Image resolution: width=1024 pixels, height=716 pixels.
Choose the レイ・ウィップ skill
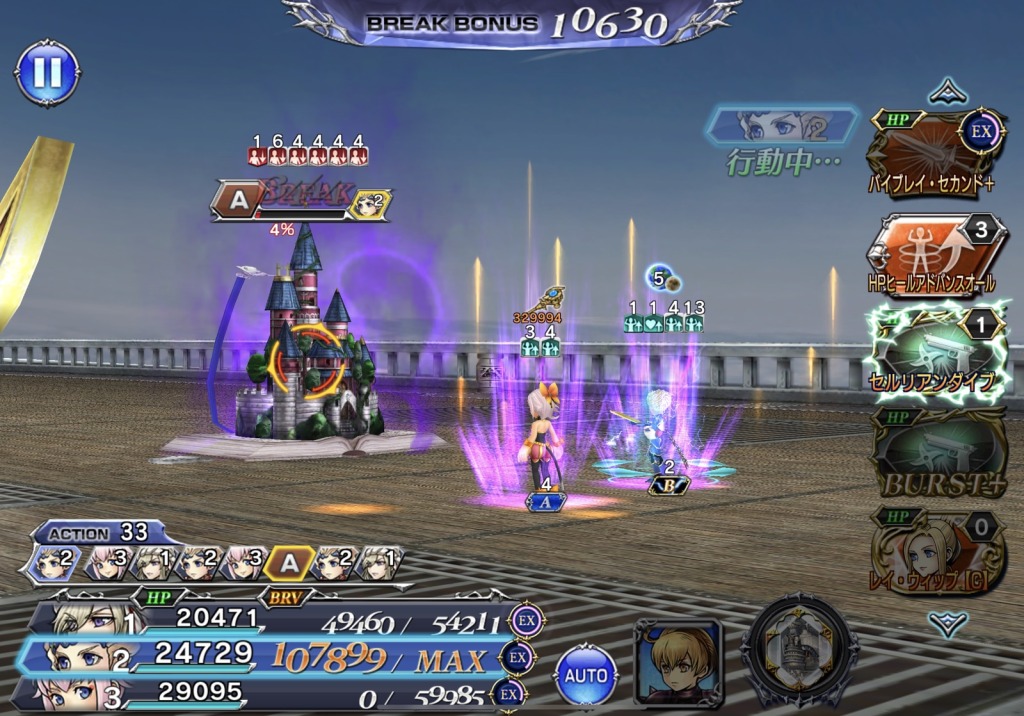(935, 553)
